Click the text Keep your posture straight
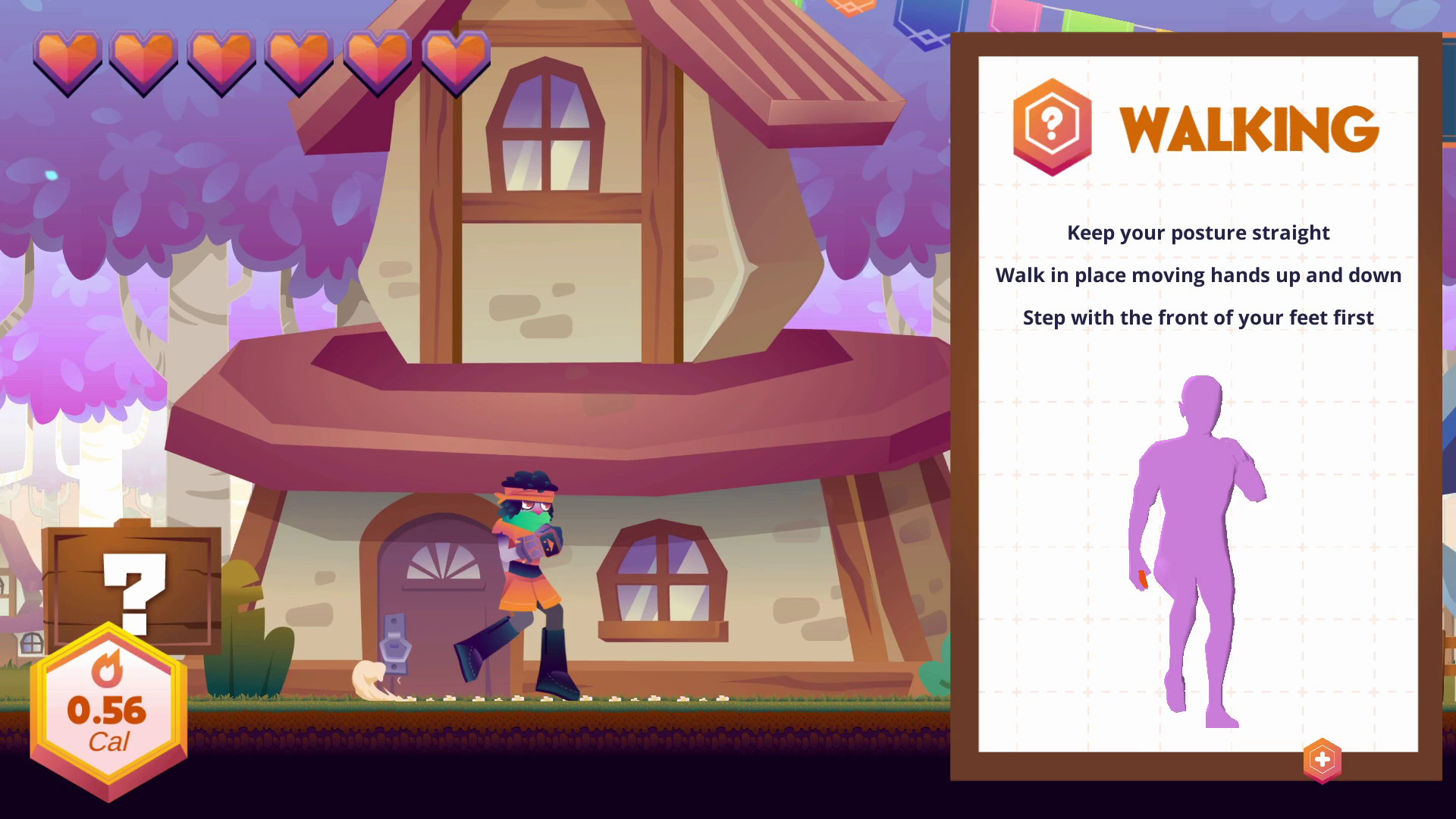The width and height of the screenshot is (1456, 819). click(x=1197, y=233)
